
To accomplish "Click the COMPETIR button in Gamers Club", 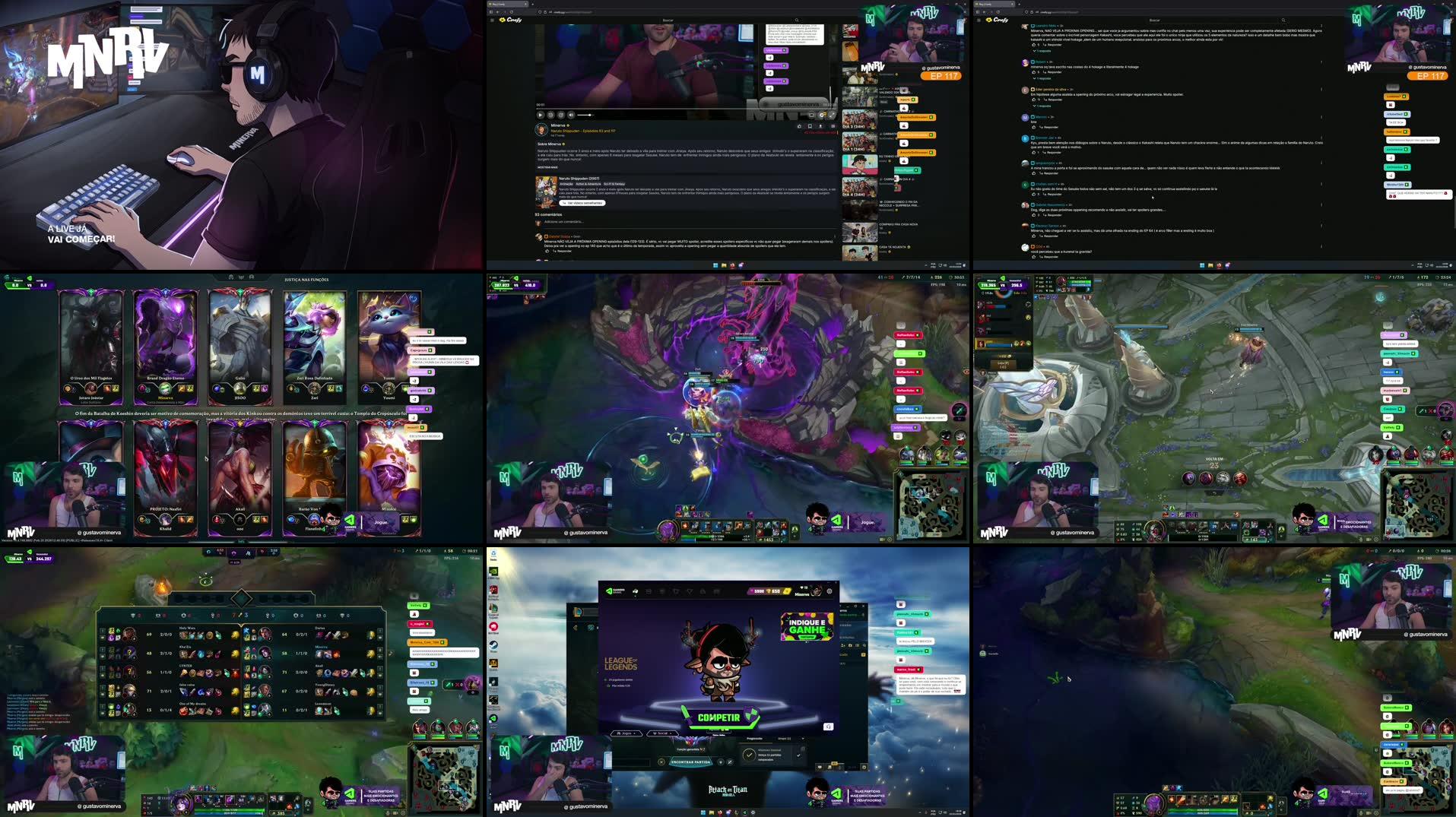I will tap(719, 717).
